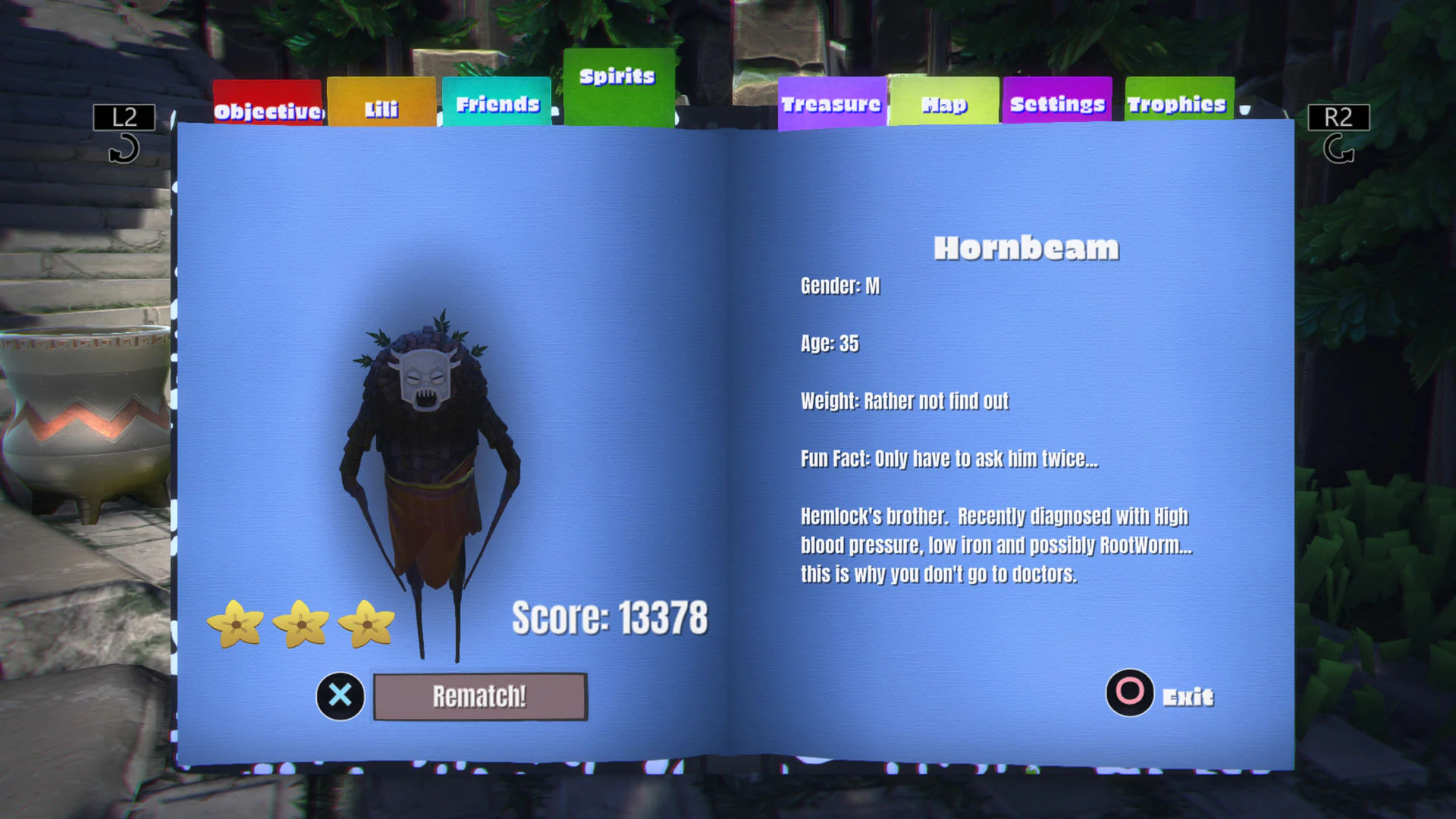Image resolution: width=1456 pixels, height=819 pixels.
Task: Select Exit to close the book
Action: click(x=1188, y=696)
